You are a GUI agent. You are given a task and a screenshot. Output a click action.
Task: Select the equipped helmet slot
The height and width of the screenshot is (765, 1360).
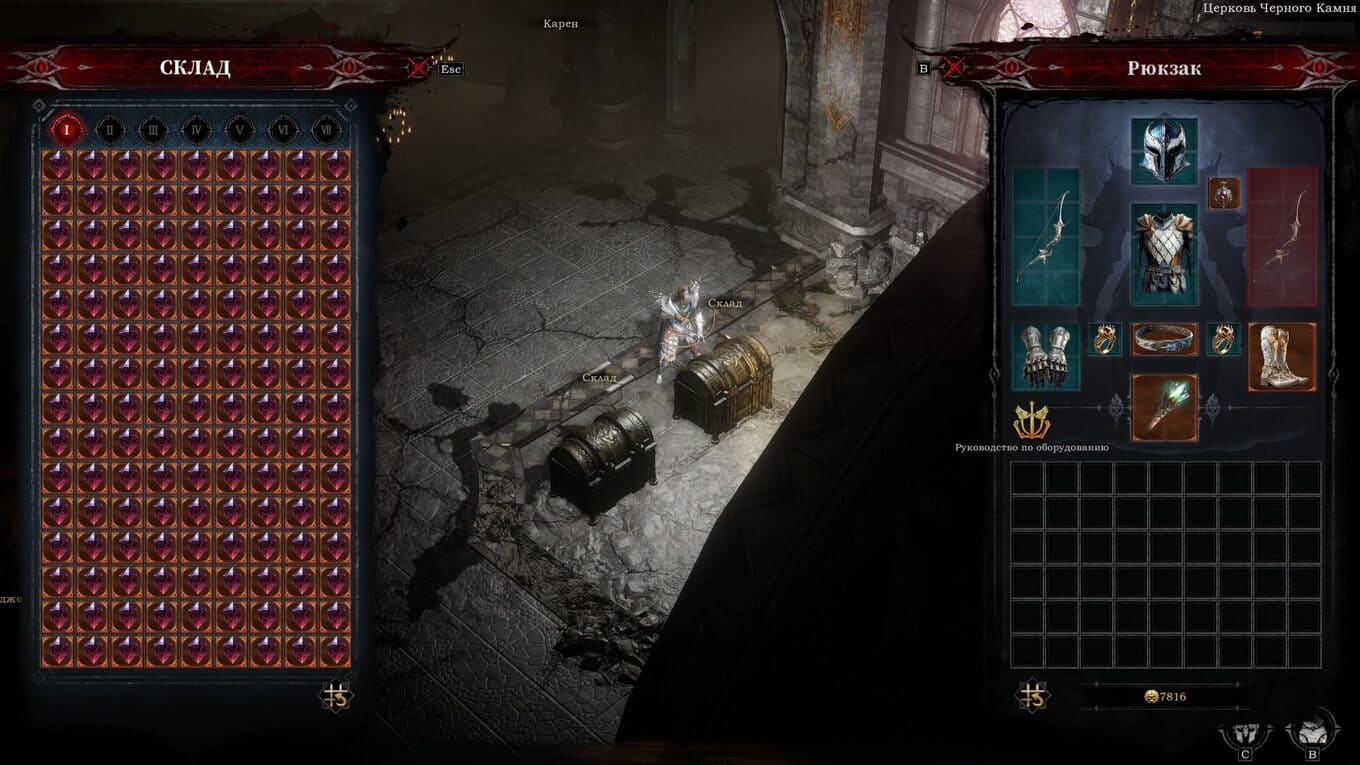pyautogui.click(x=1163, y=151)
